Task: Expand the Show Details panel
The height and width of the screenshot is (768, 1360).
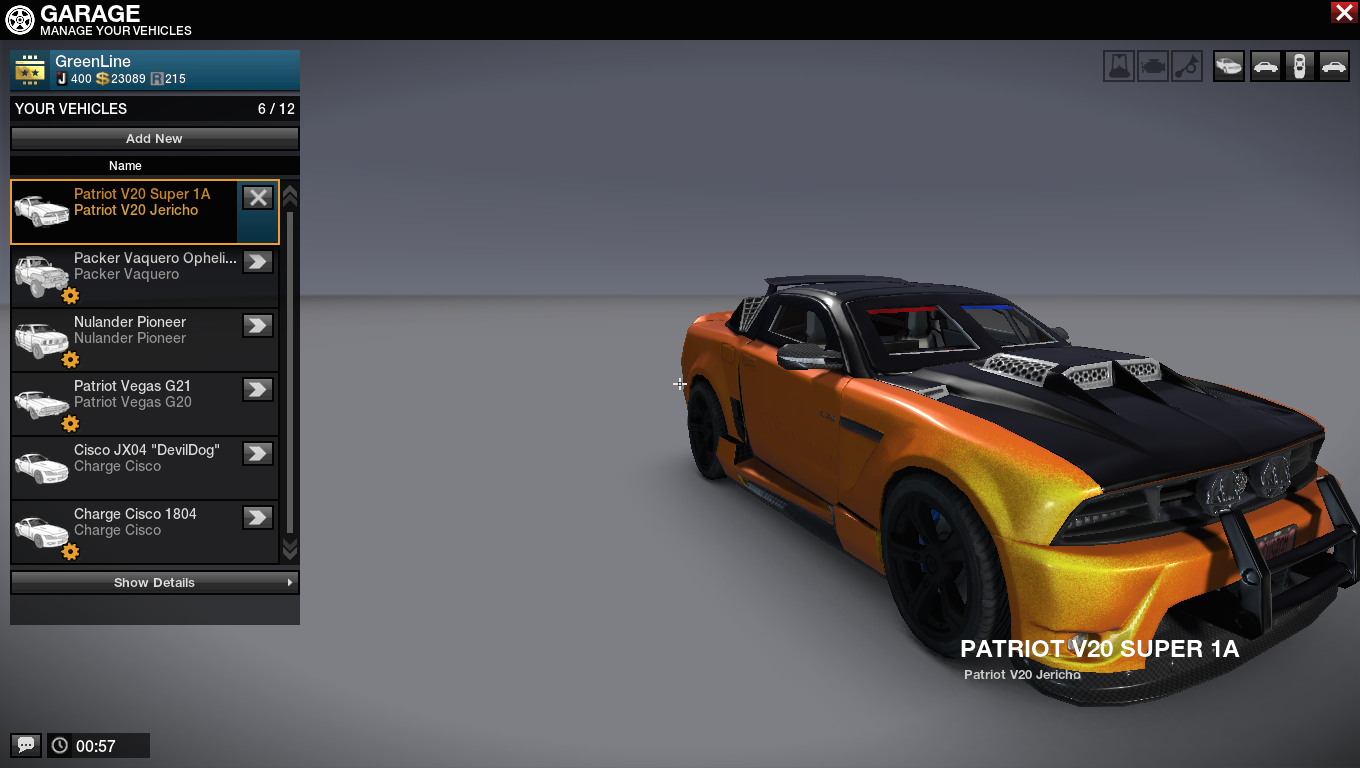Action: pyautogui.click(x=154, y=582)
